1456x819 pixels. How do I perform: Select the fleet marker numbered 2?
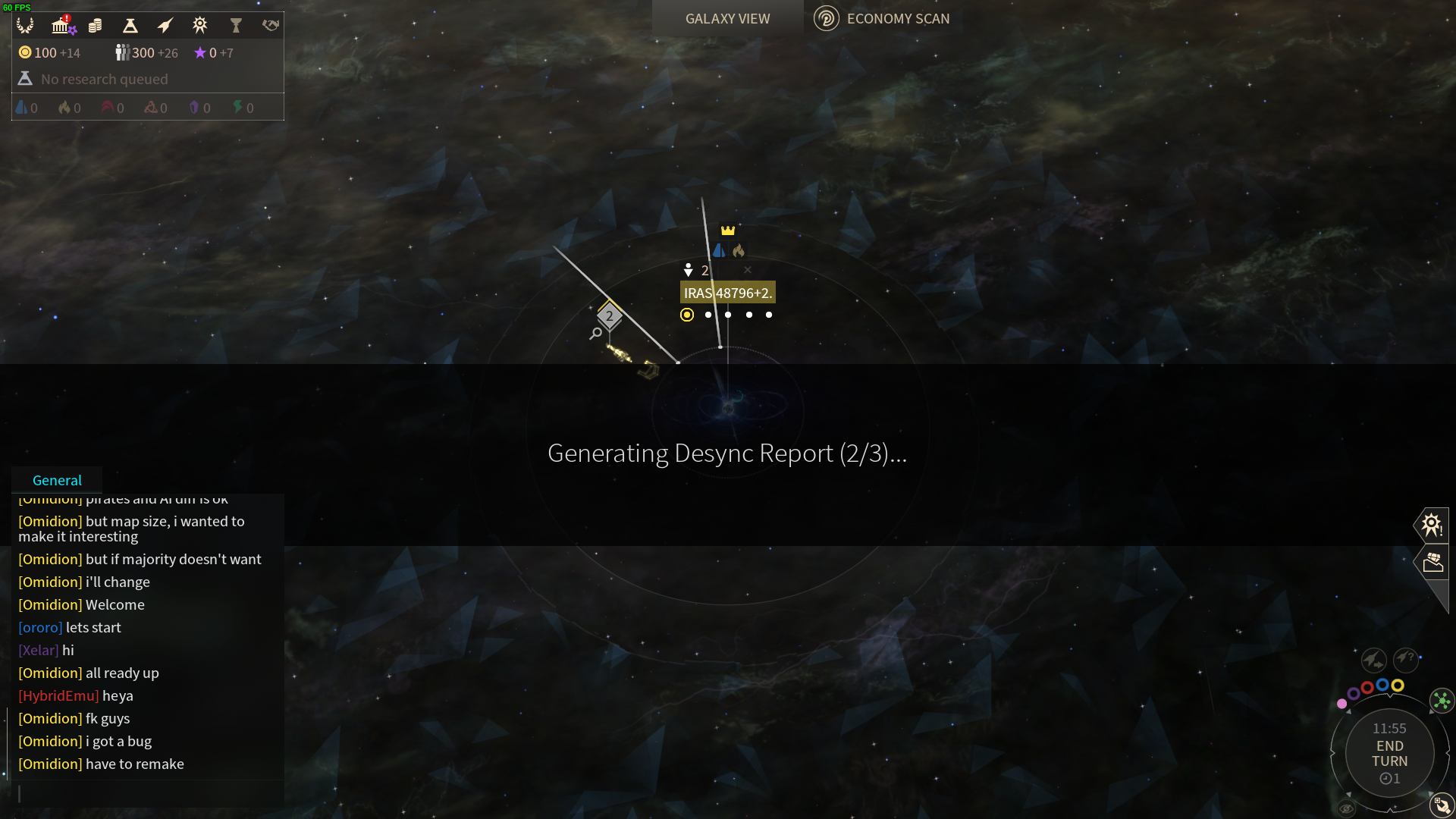[x=609, y=316]
